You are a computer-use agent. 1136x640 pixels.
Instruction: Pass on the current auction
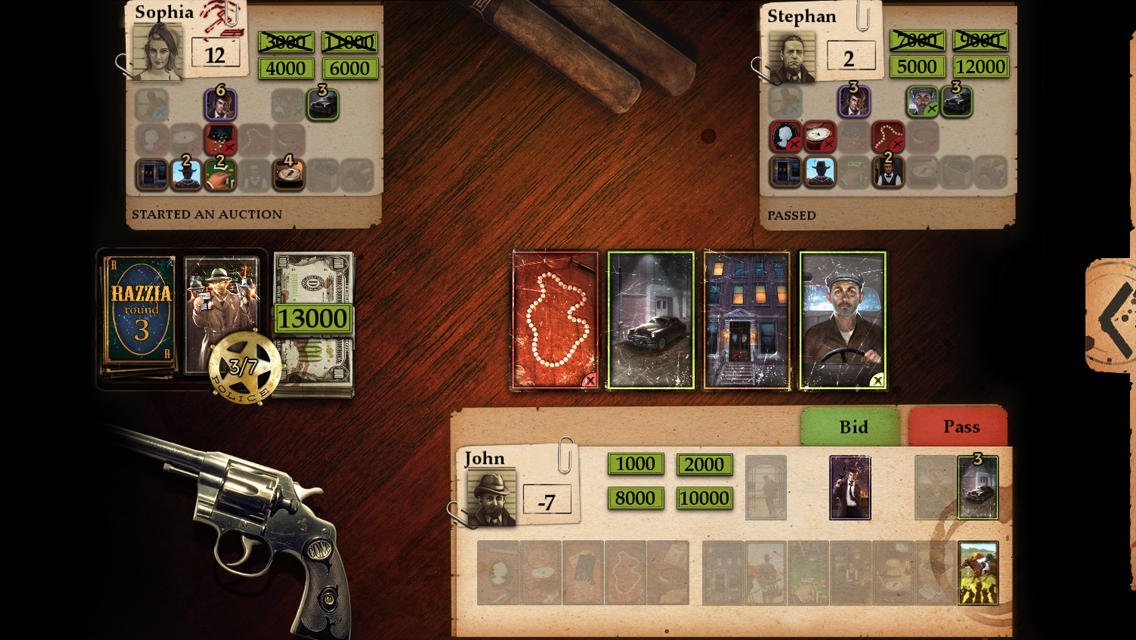tap(960, 427)
